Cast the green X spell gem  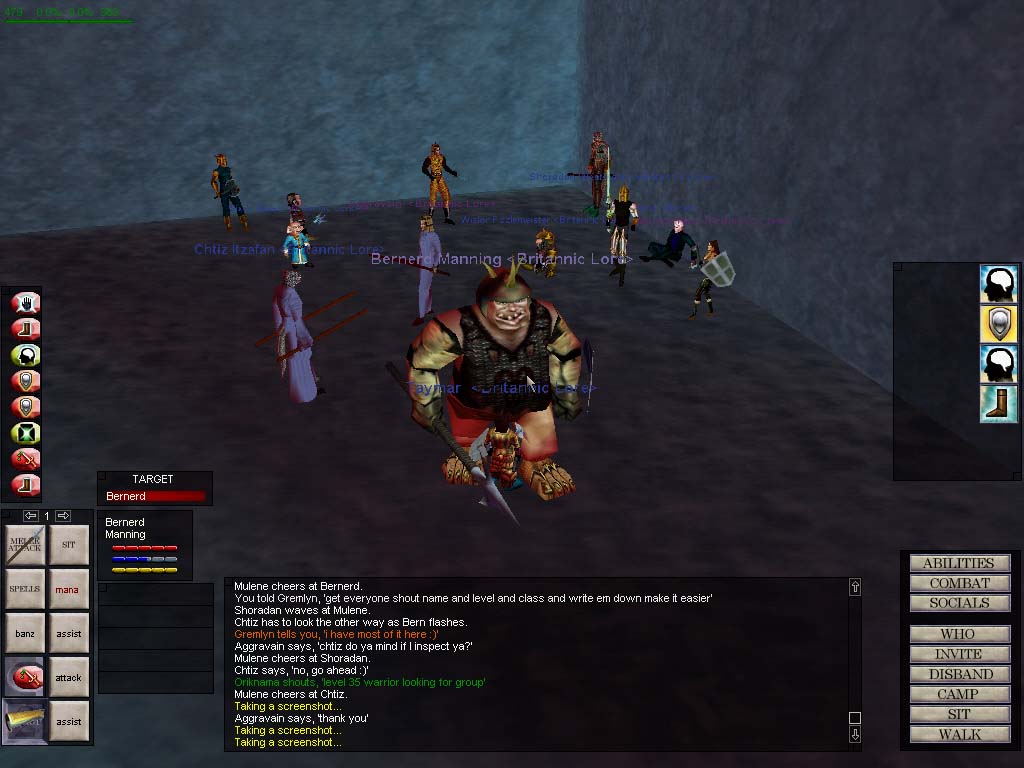pyautogui.click(x=25, y=433)
